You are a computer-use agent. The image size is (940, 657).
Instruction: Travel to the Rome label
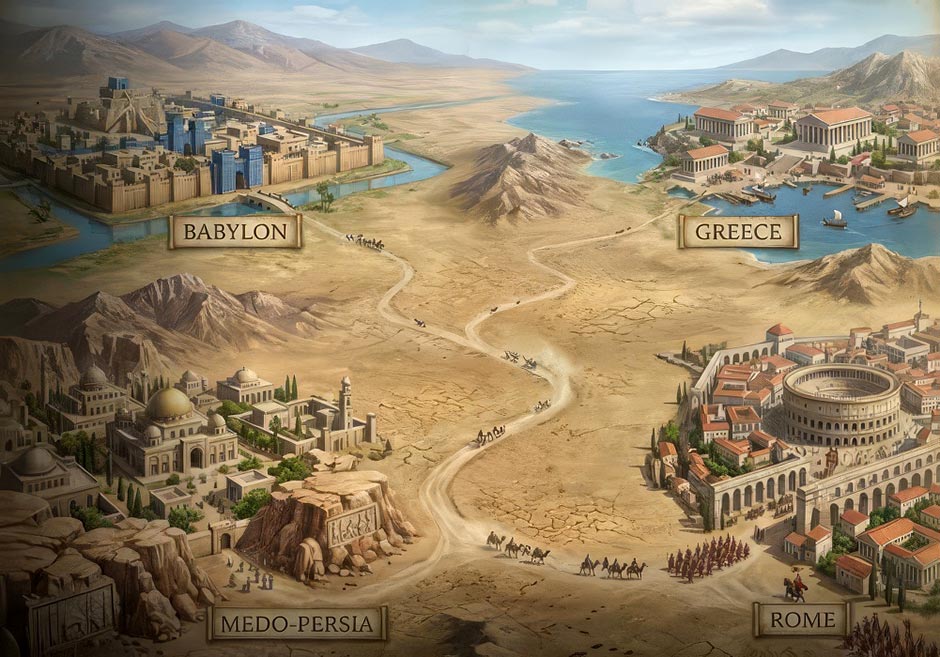[801, 620]
